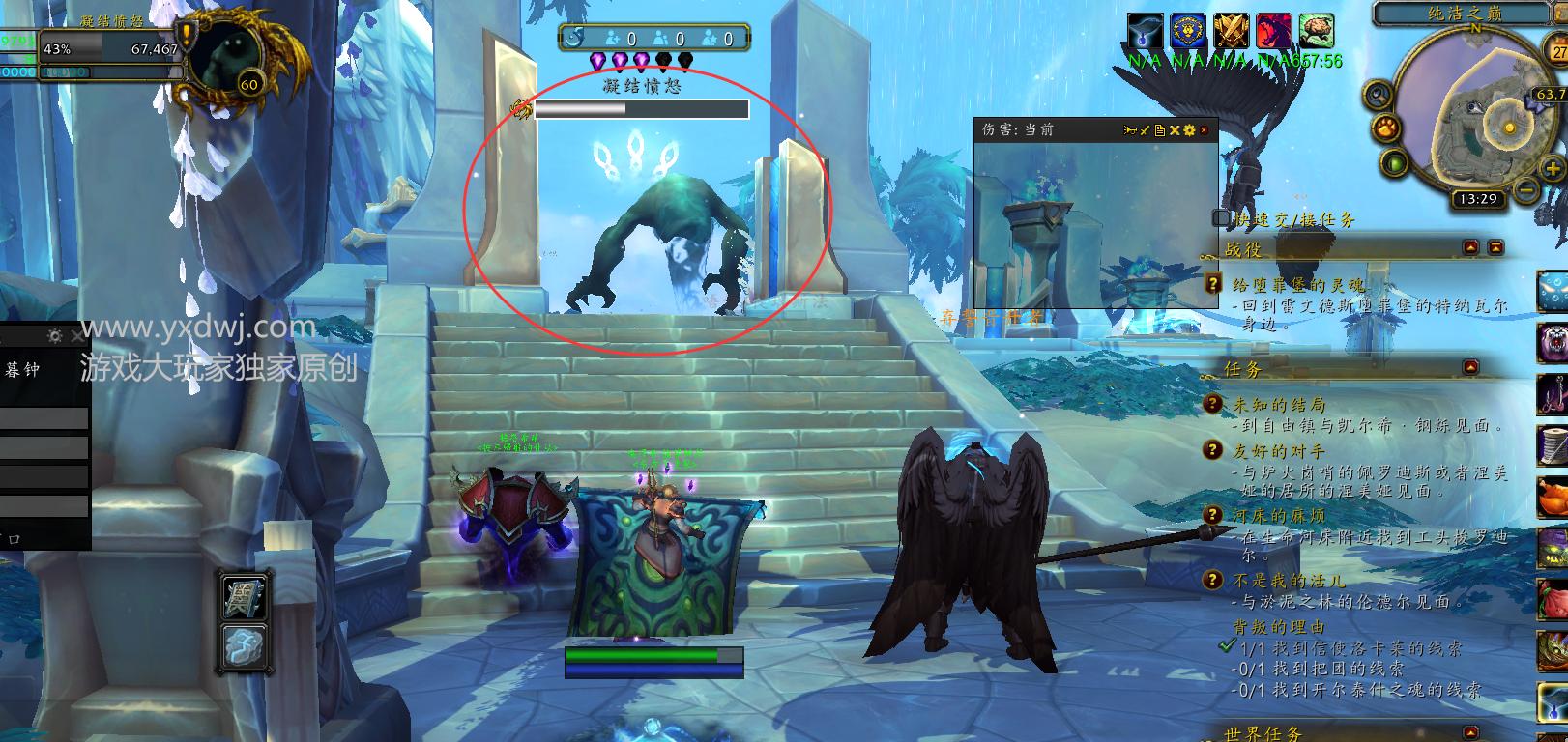Screen dimensions: 1568x742
Task: Collapse the 任务 quest section
Action: (x=1470, y=367)
